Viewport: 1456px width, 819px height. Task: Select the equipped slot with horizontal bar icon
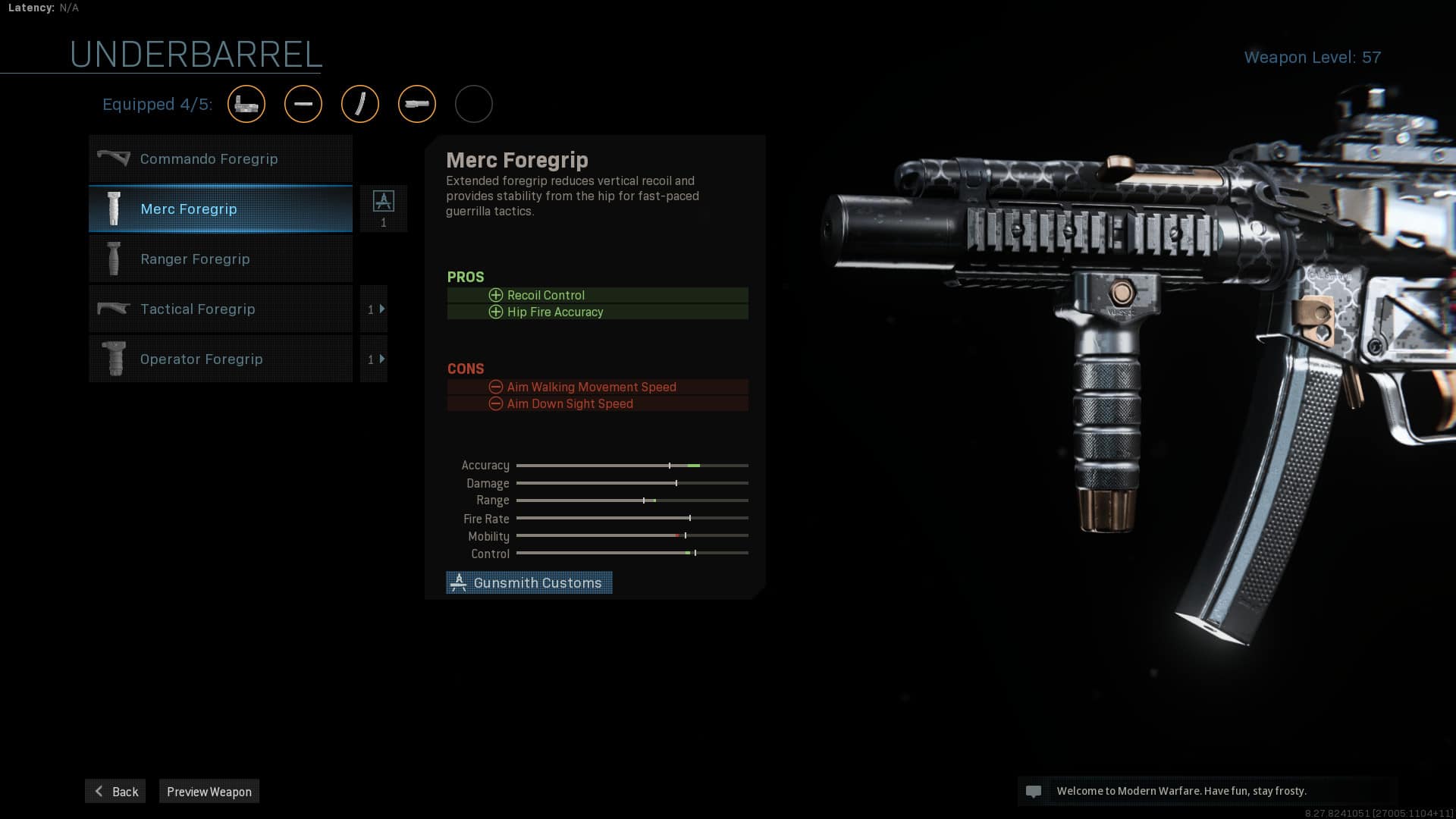pos(303,104)
